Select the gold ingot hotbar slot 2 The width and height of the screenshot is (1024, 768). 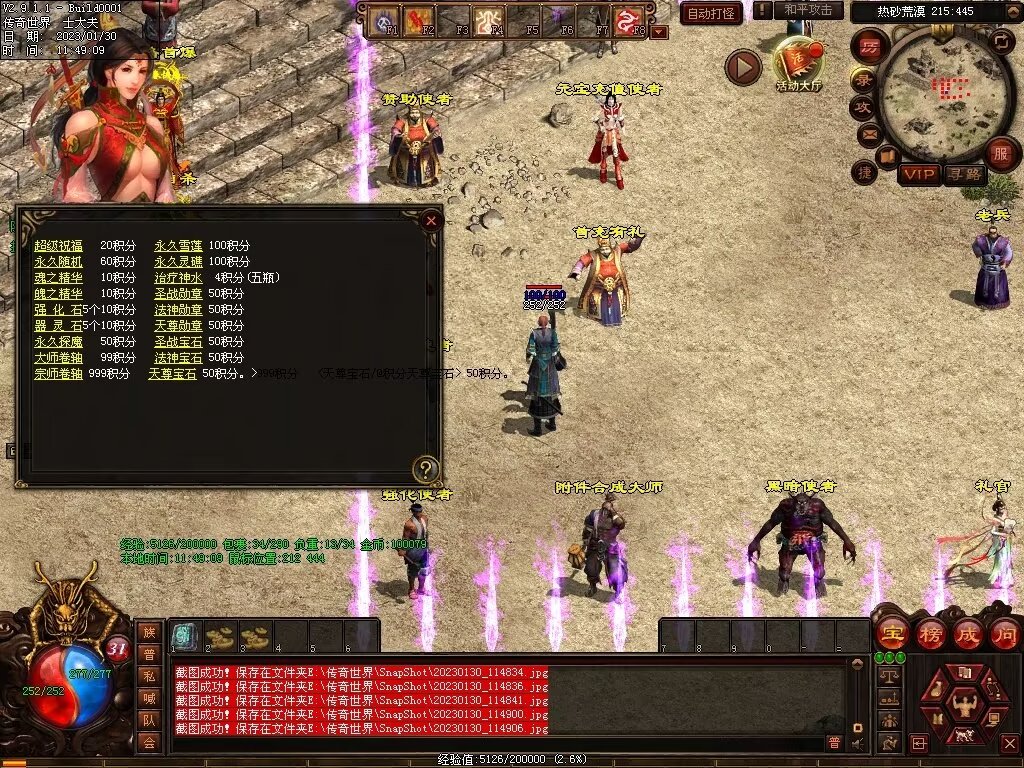(221, 636)
